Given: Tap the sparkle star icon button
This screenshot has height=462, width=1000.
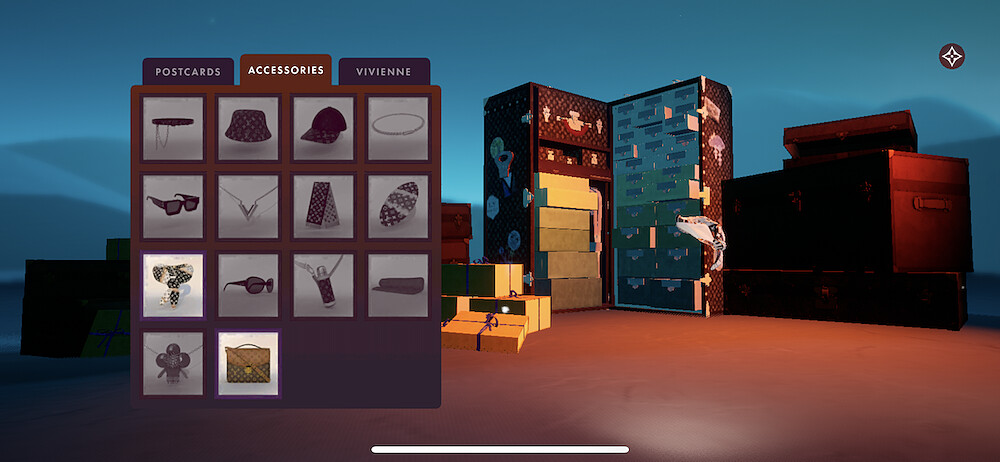Looking at the screenshot, I should click(x=952, y=56).
